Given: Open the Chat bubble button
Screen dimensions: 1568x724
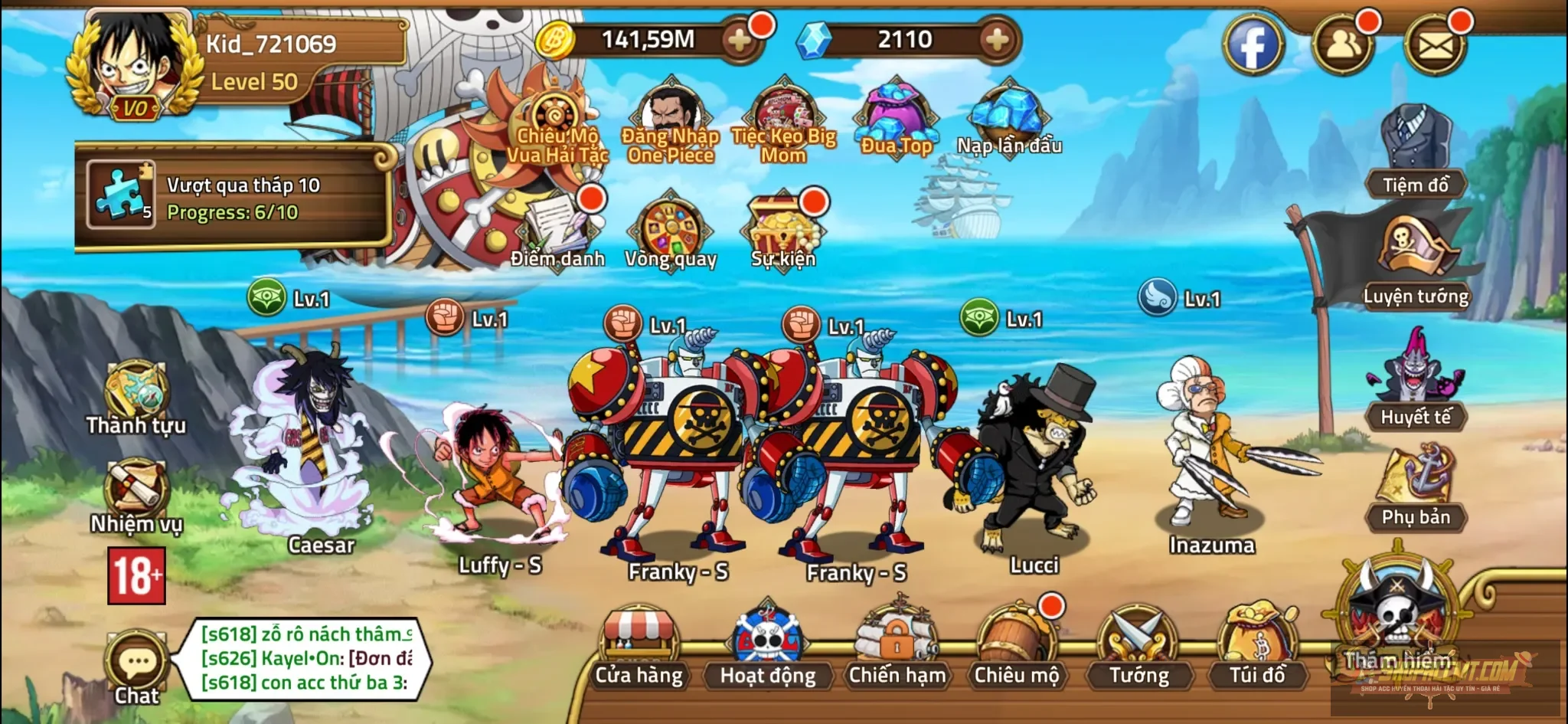Looking at the screenshot, I should tap(137, 667).
